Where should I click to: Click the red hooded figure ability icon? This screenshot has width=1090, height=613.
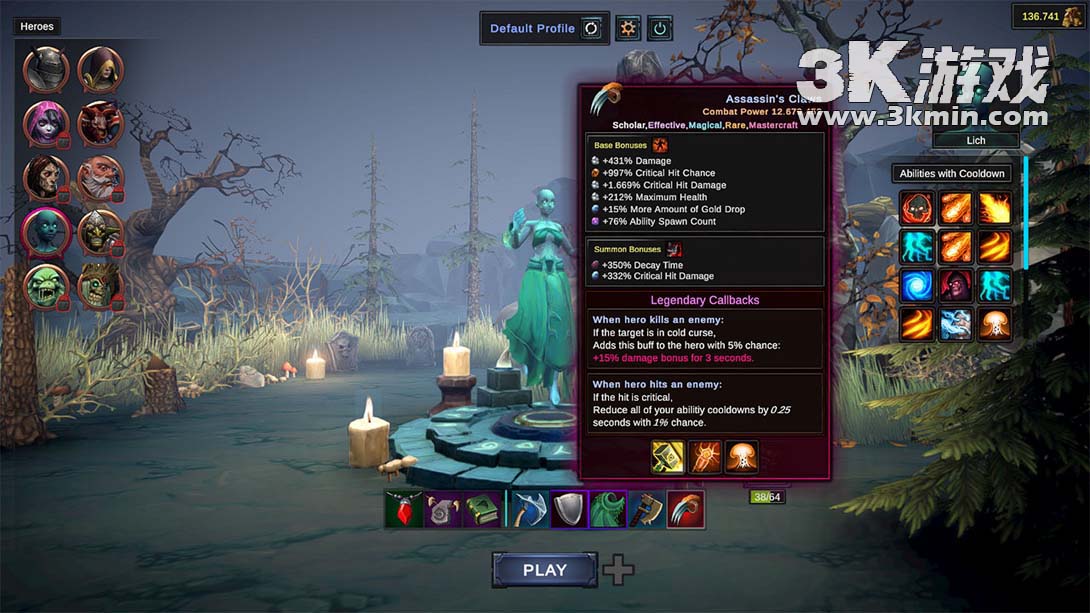coord(956,285)
